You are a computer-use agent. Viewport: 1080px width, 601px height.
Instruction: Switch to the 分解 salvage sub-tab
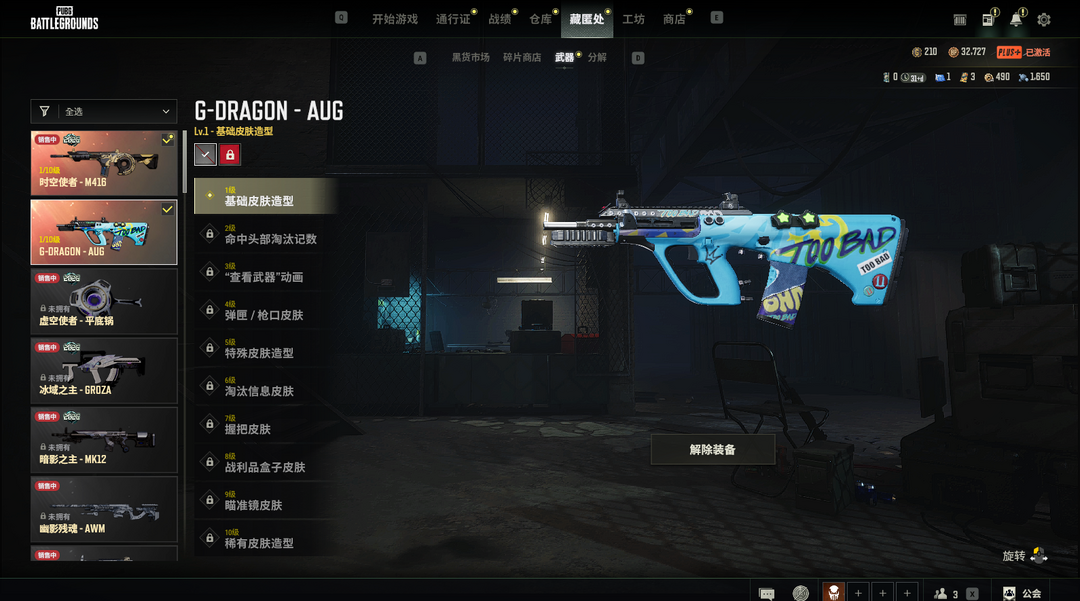tap(597, 58)
